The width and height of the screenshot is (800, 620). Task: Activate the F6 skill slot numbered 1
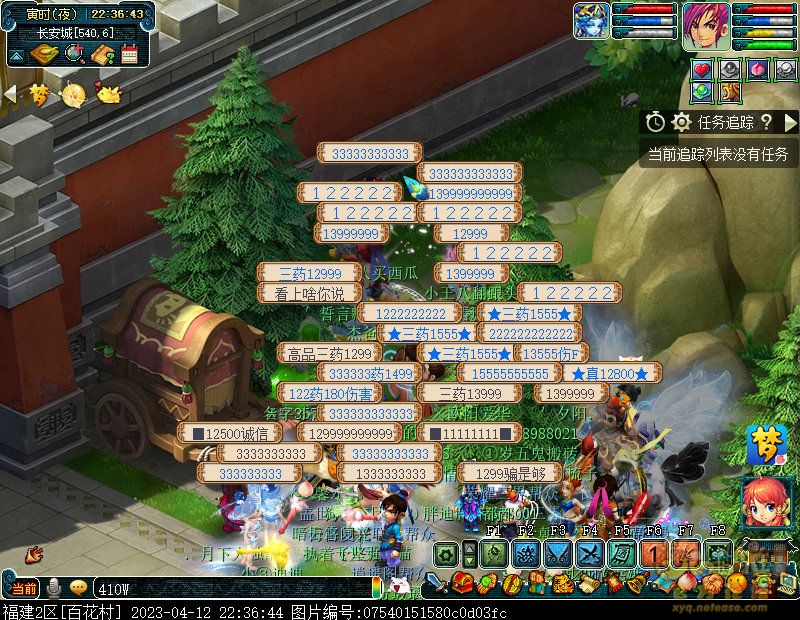click(x=654, y=553)
